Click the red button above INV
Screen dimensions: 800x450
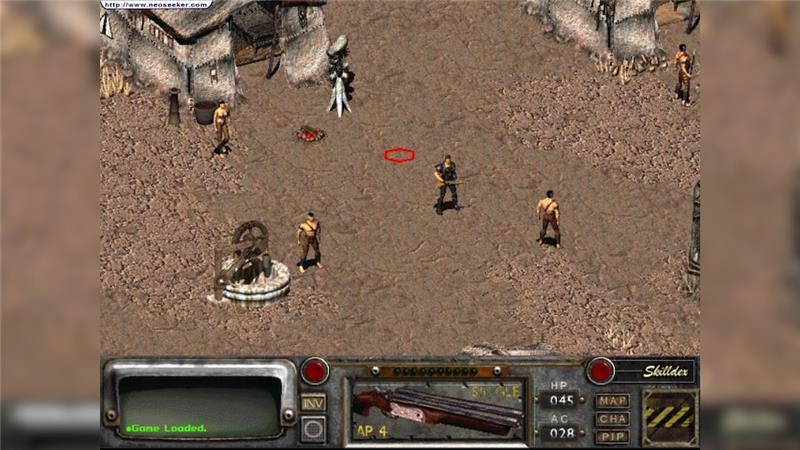coord(314,371)
